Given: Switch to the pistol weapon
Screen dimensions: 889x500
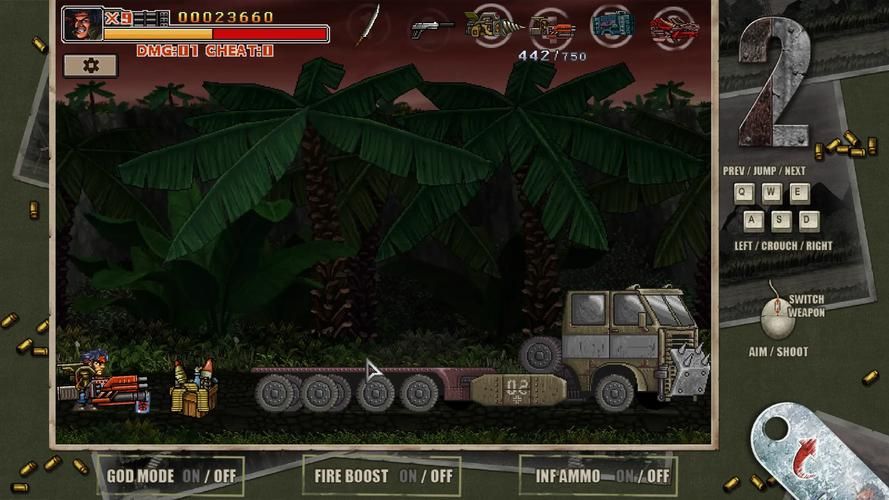Looking at the screenshot, I should 431,27.
